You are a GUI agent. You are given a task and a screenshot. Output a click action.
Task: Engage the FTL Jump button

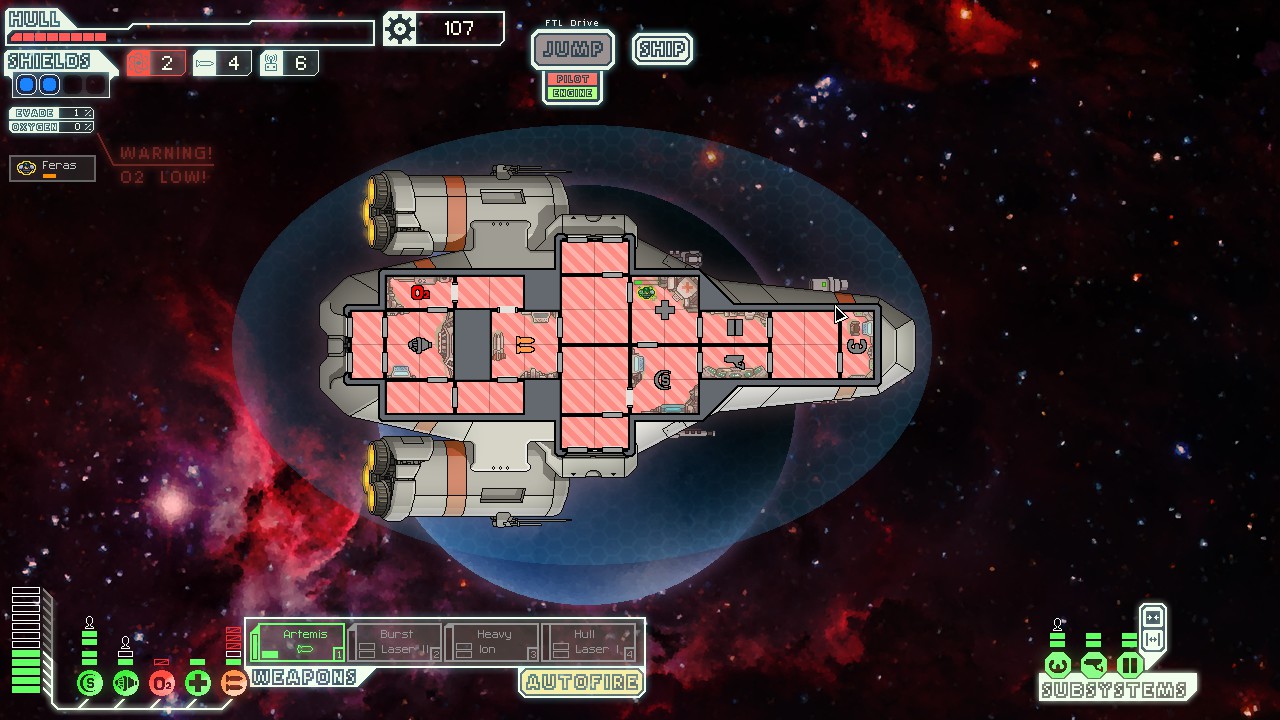(572, 49)
